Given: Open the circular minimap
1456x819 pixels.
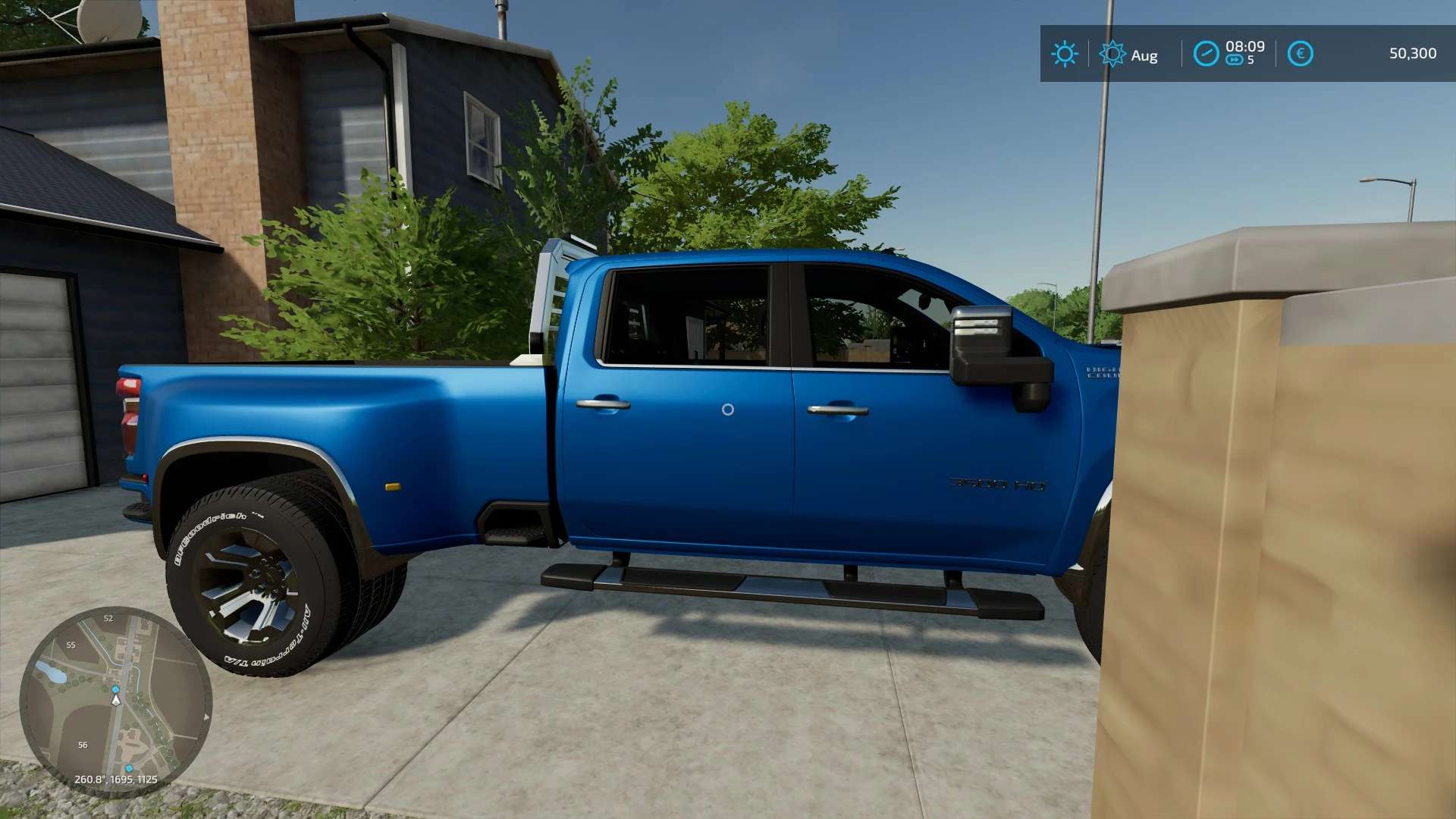Looking at the screenshot, I should (x=115, y=701).
